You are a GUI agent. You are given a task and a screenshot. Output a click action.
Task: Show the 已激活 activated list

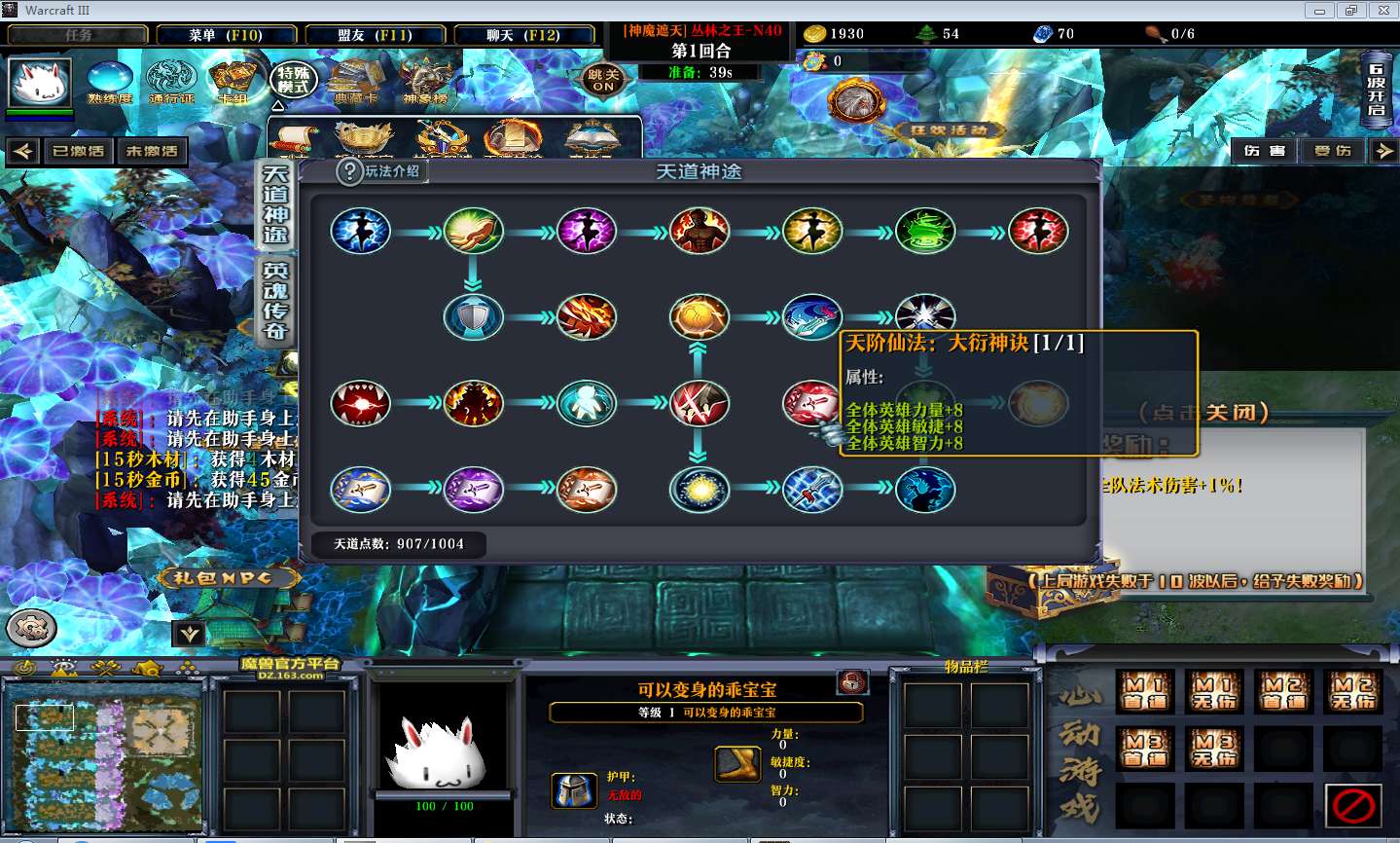(78, 151)
